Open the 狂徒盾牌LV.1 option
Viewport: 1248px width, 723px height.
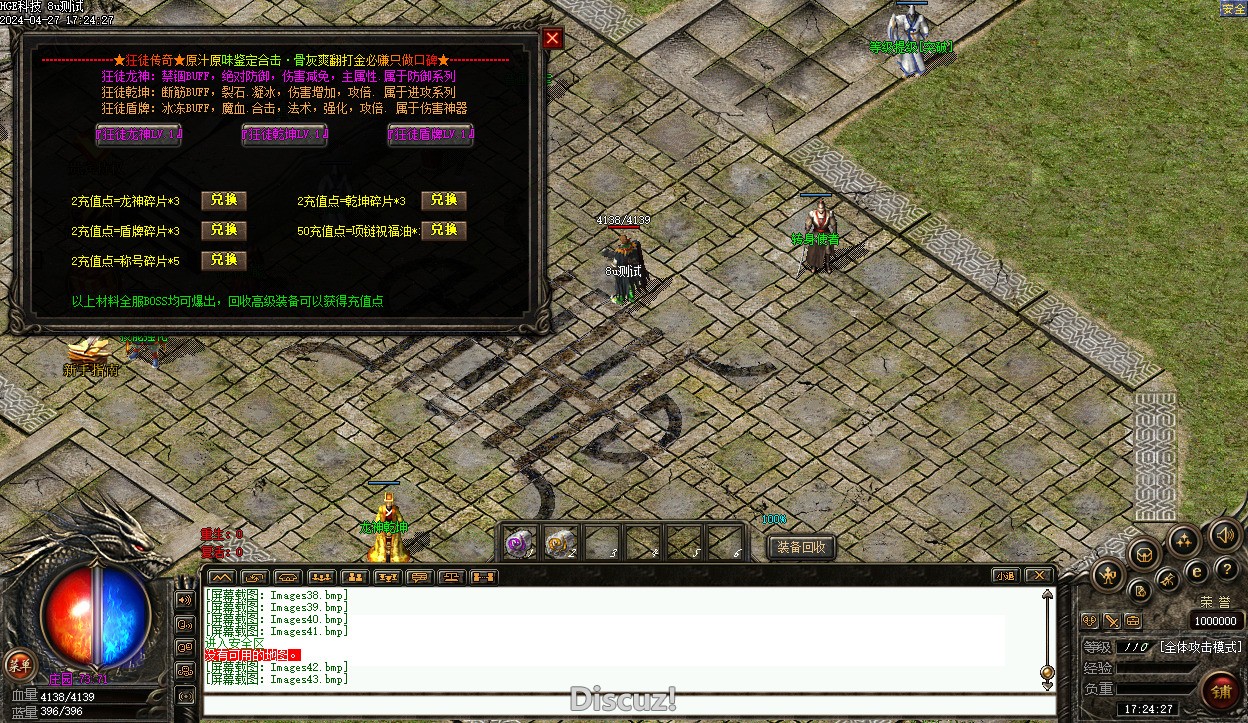(431, 135)
